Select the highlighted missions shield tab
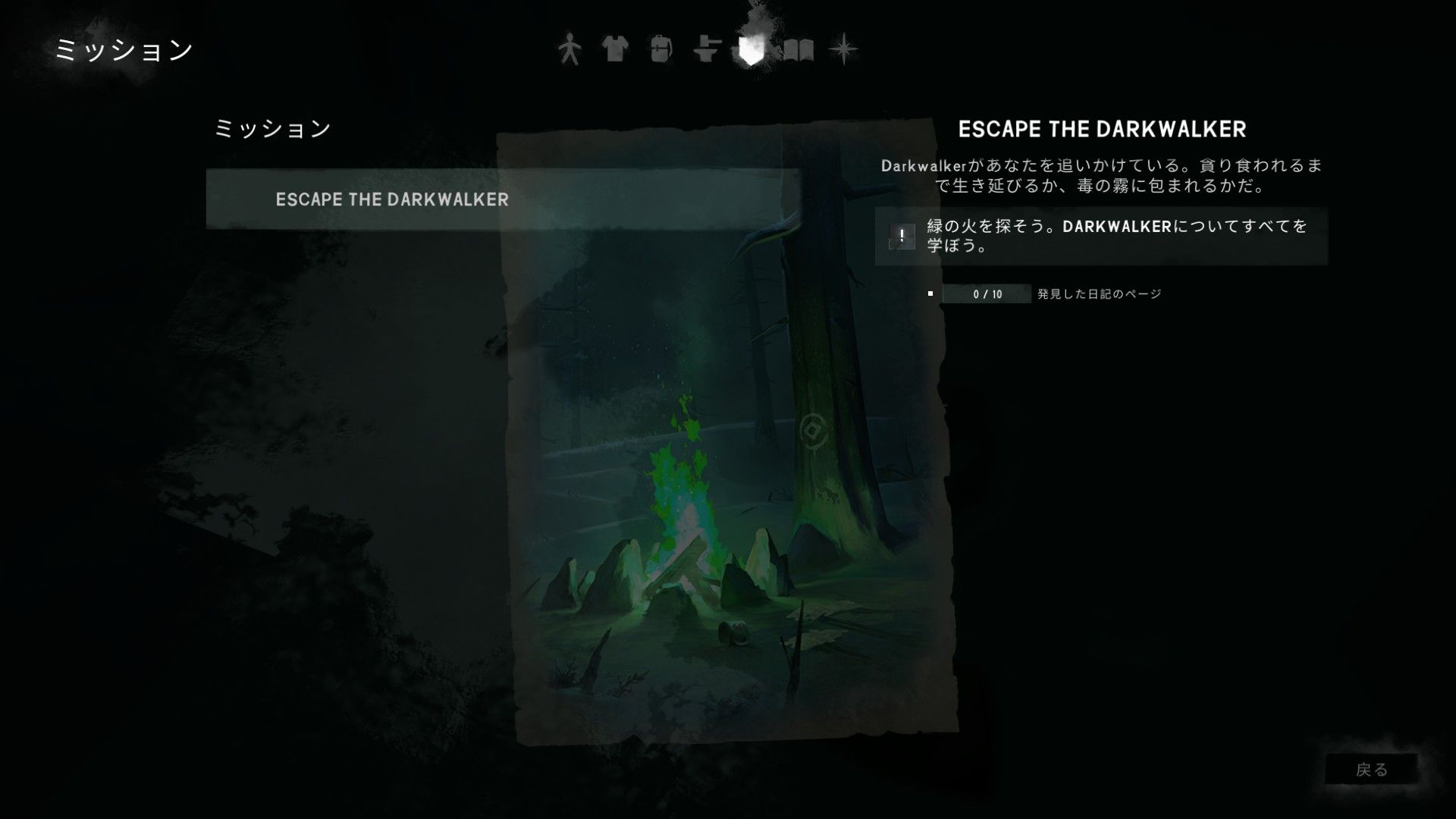 coord(751,50)
